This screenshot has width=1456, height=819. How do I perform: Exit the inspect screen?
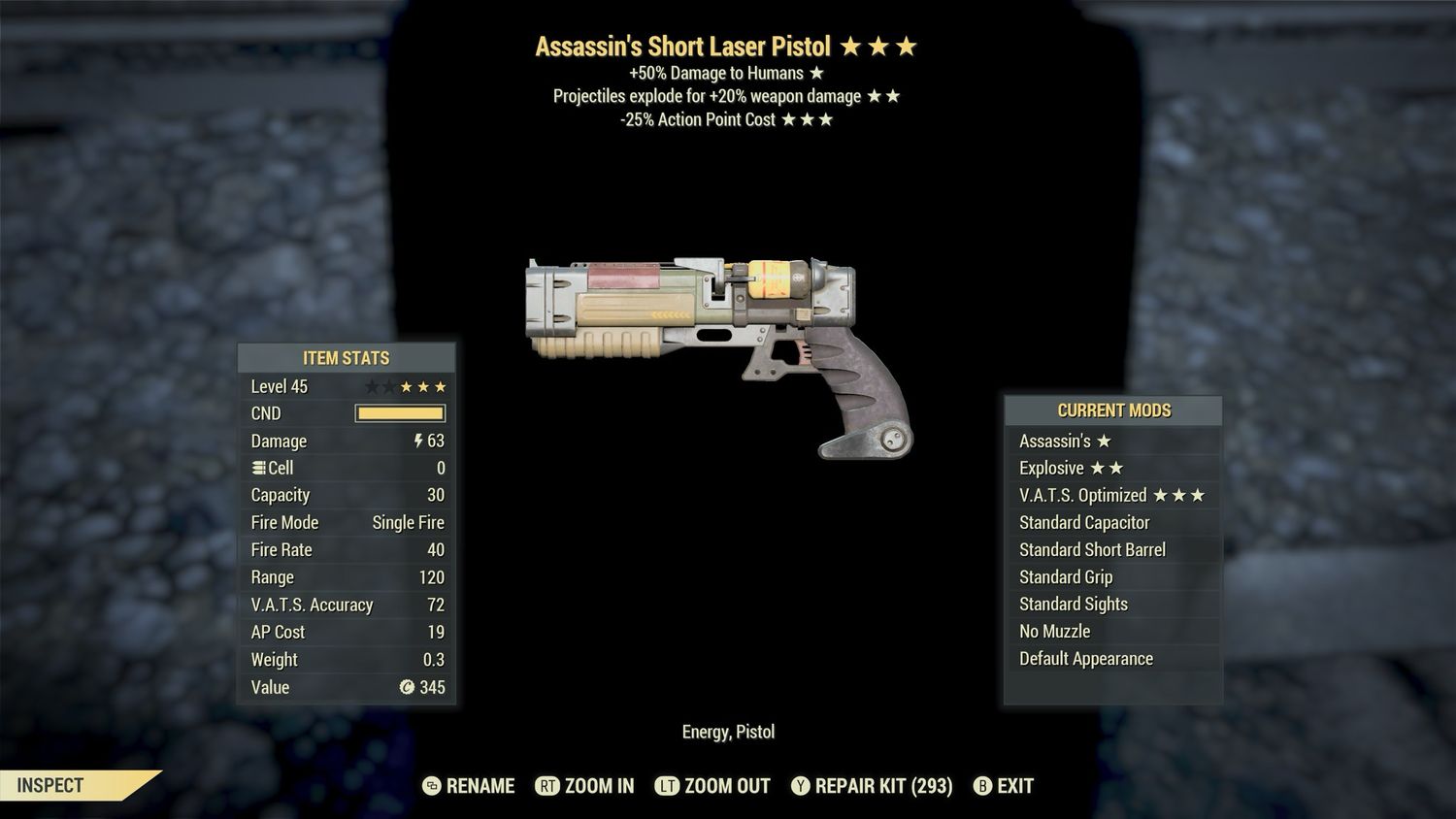pos(1004,786)
